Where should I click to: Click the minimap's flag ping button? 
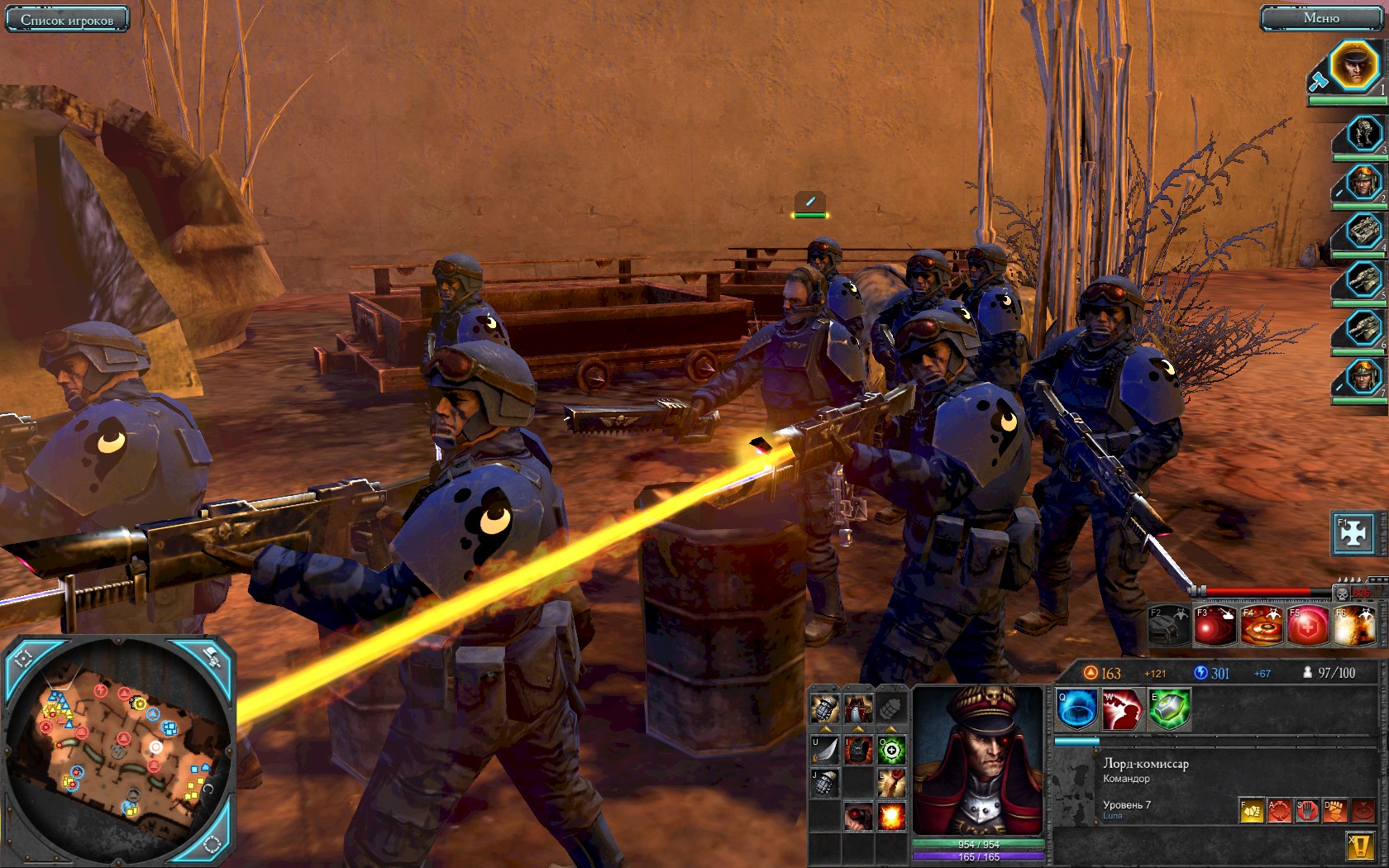[x=210, y=659]
